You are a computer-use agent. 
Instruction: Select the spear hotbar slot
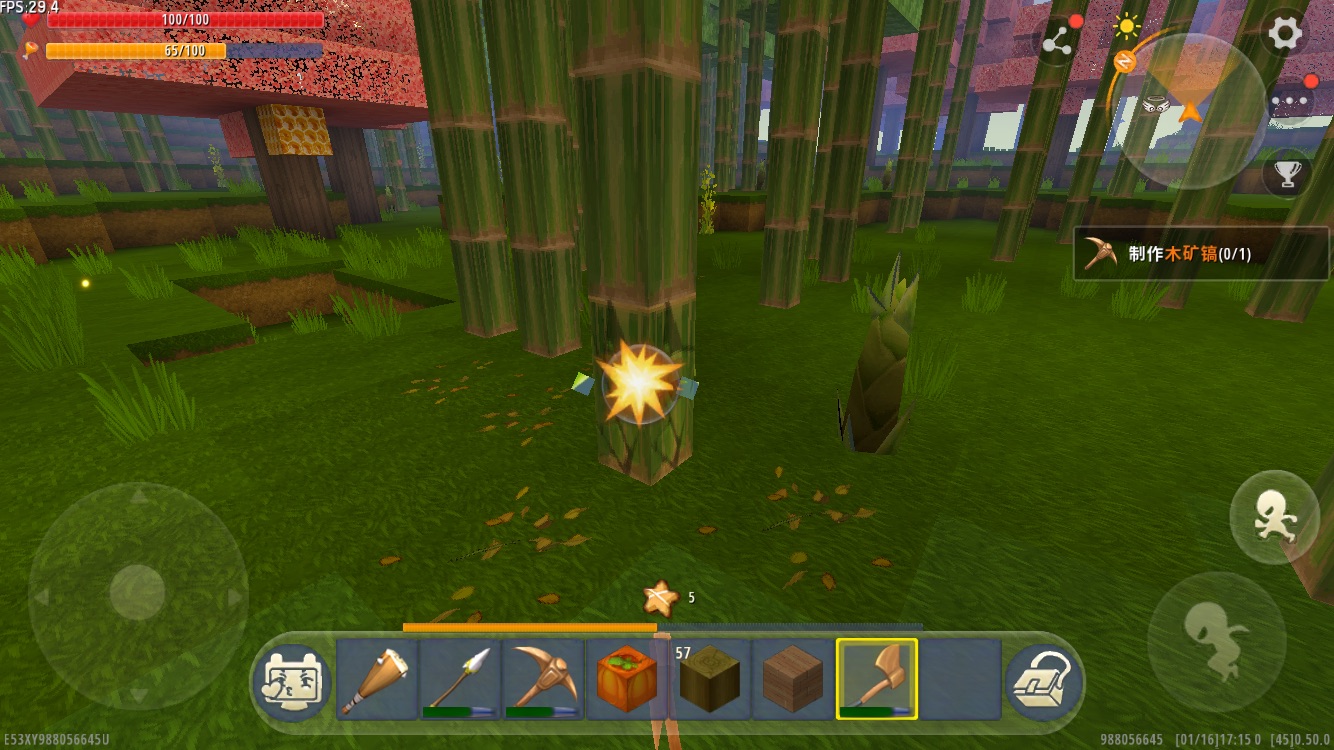tap(460, 679)
